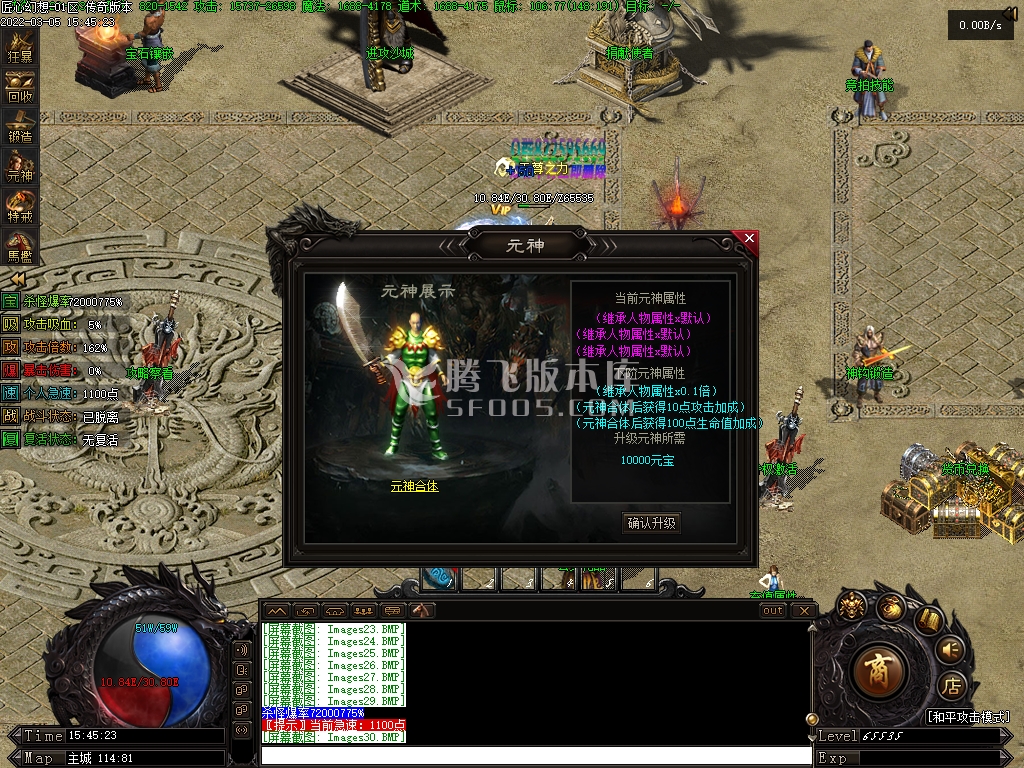Open the 锻造 forging menu
This screenshot has width=1024, height=768.
[20, 127]
